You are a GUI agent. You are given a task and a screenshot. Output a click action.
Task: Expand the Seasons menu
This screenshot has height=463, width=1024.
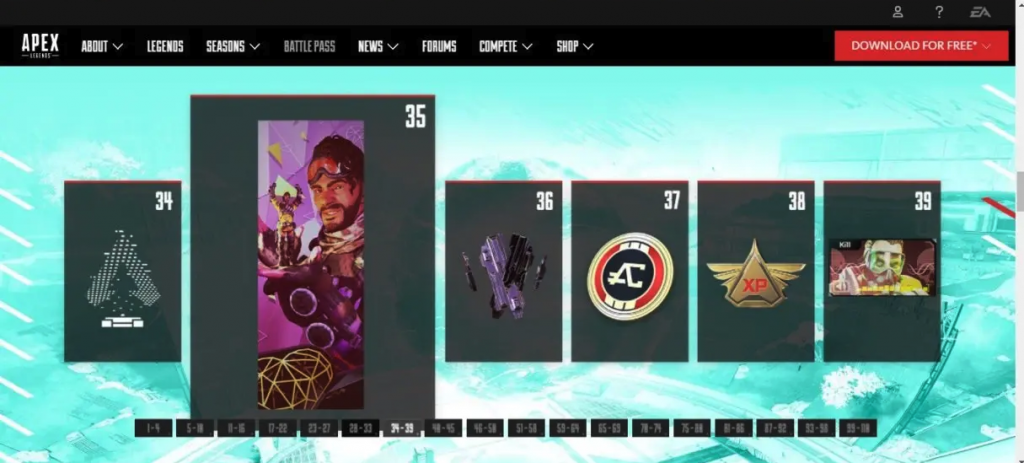pyautogui.click(x=233, y=46)
